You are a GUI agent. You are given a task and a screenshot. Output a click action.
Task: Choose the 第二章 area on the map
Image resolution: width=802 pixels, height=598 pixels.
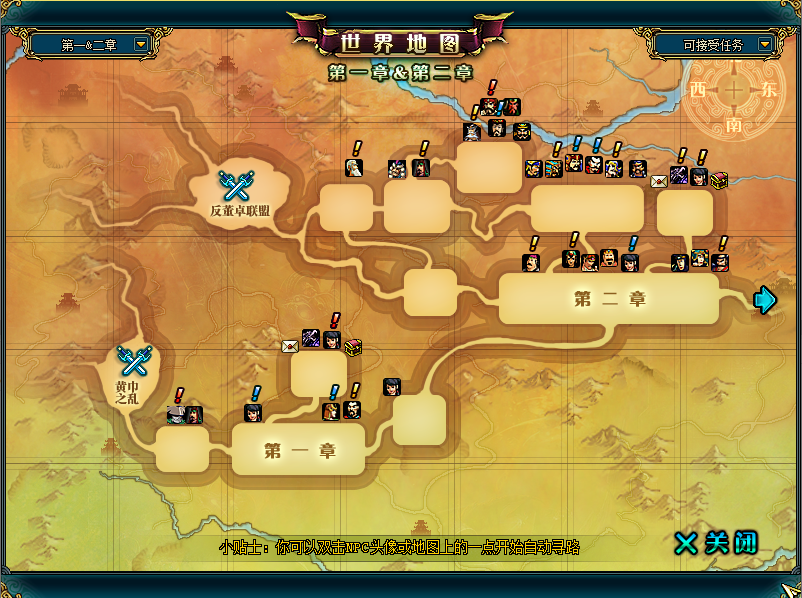pos(609,299)
